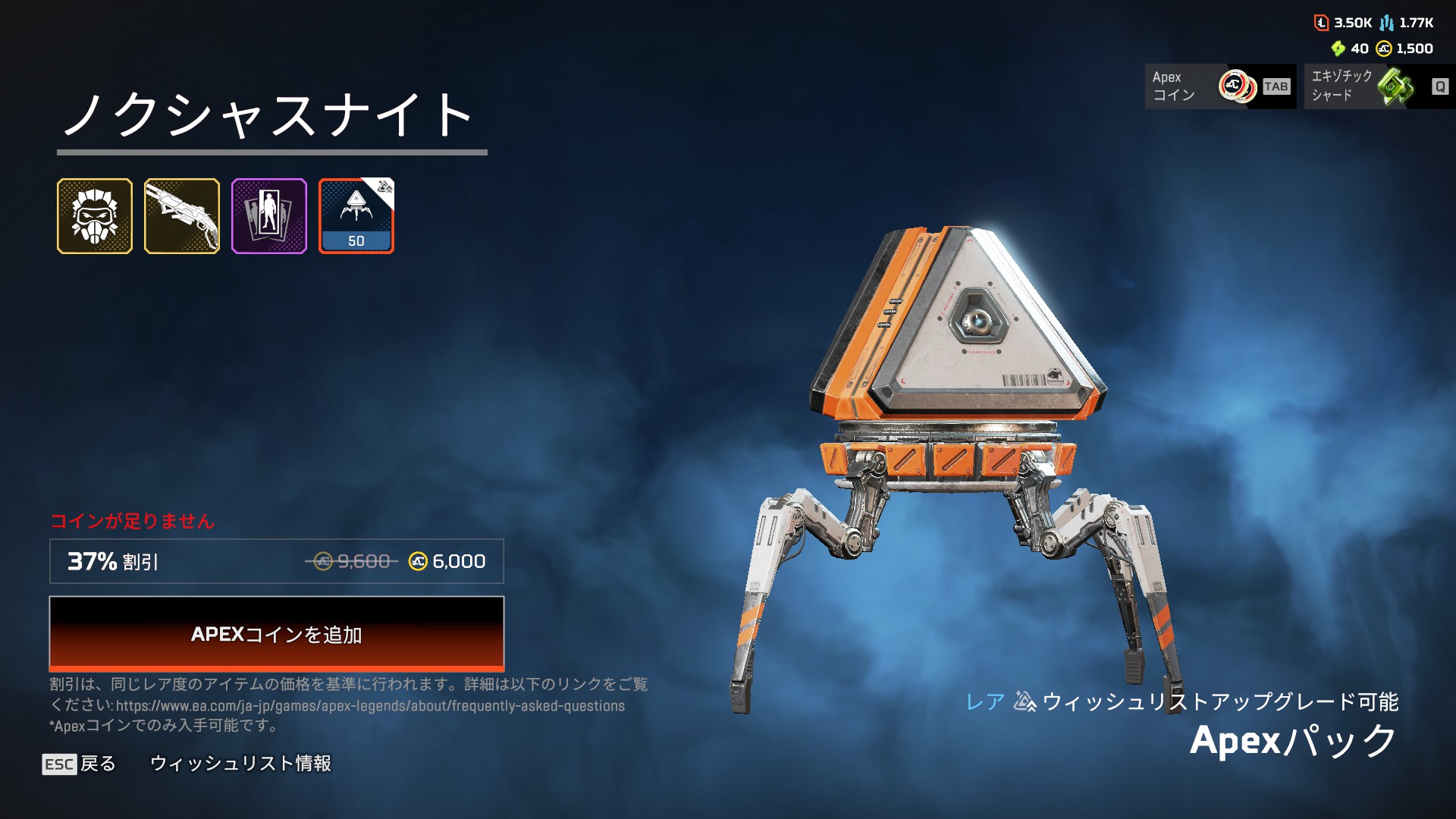Click the APEXコインを追加 button
Image resolution: width=1456 pixels, height=819 pixels.
(276, 634)
